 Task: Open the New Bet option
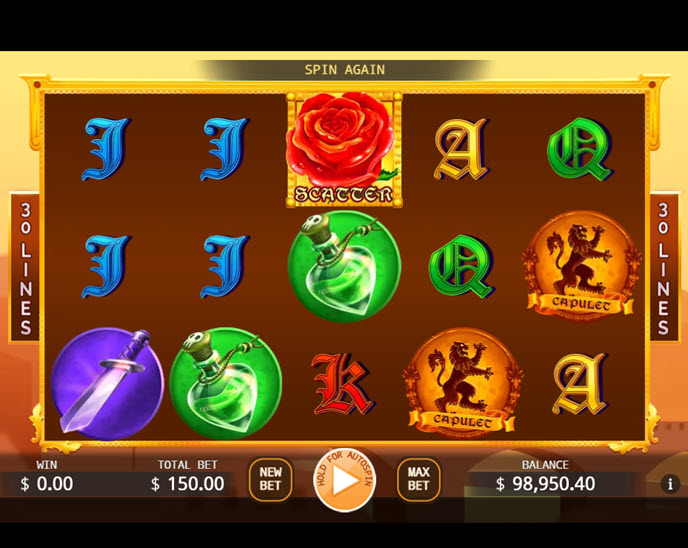coord(270,480)
